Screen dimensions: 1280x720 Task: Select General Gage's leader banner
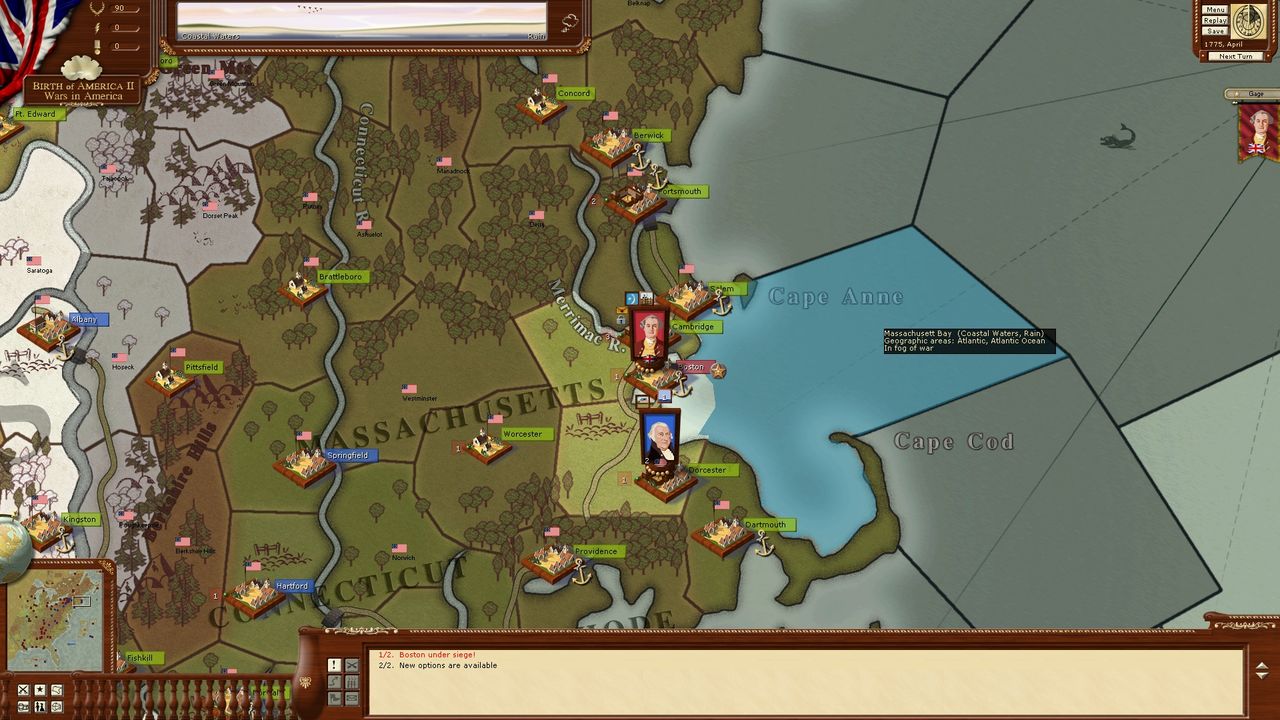pos(1258,132)
